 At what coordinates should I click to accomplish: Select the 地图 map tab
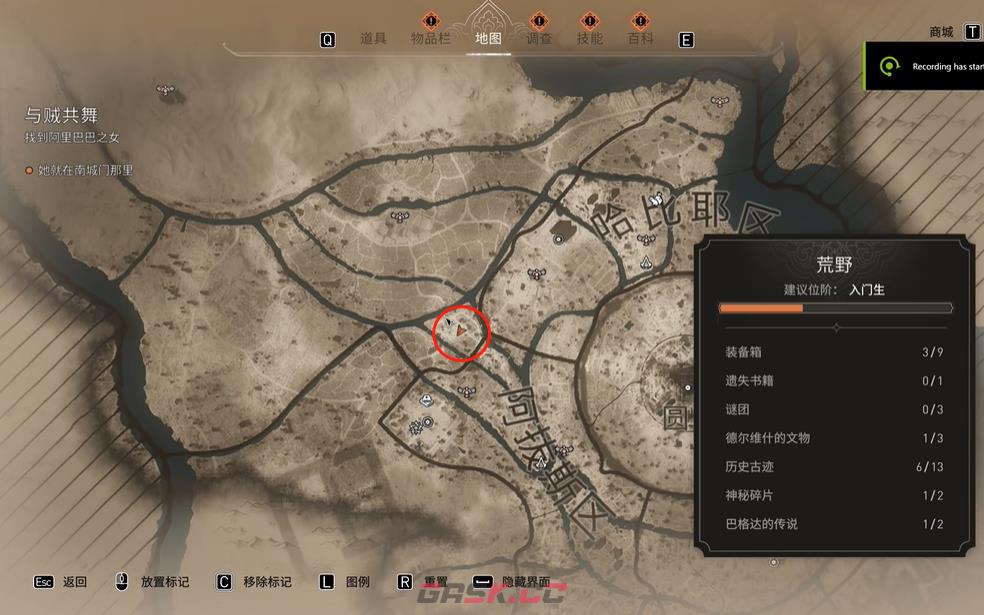tap(488, 39)
